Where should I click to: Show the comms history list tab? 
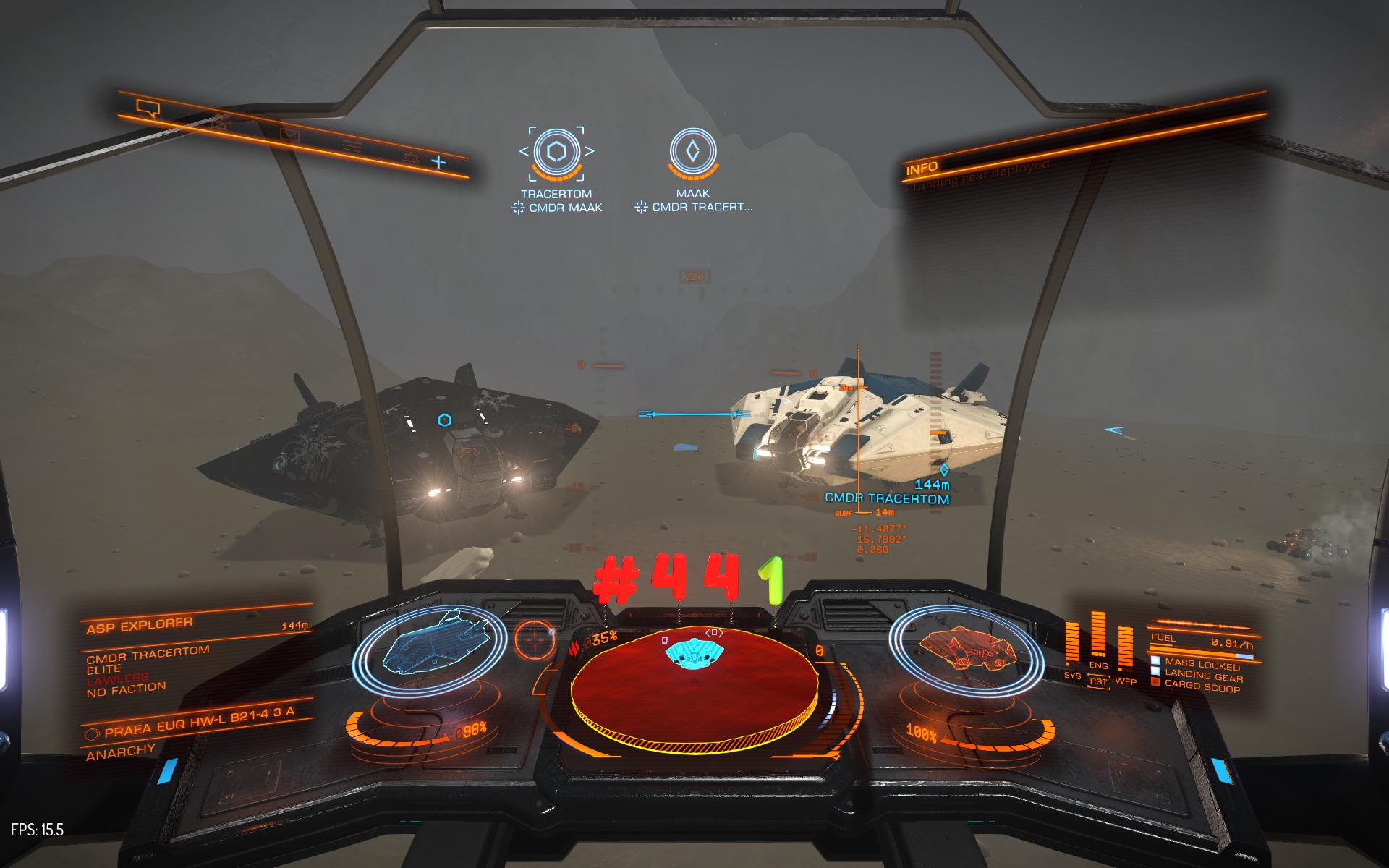352,145
